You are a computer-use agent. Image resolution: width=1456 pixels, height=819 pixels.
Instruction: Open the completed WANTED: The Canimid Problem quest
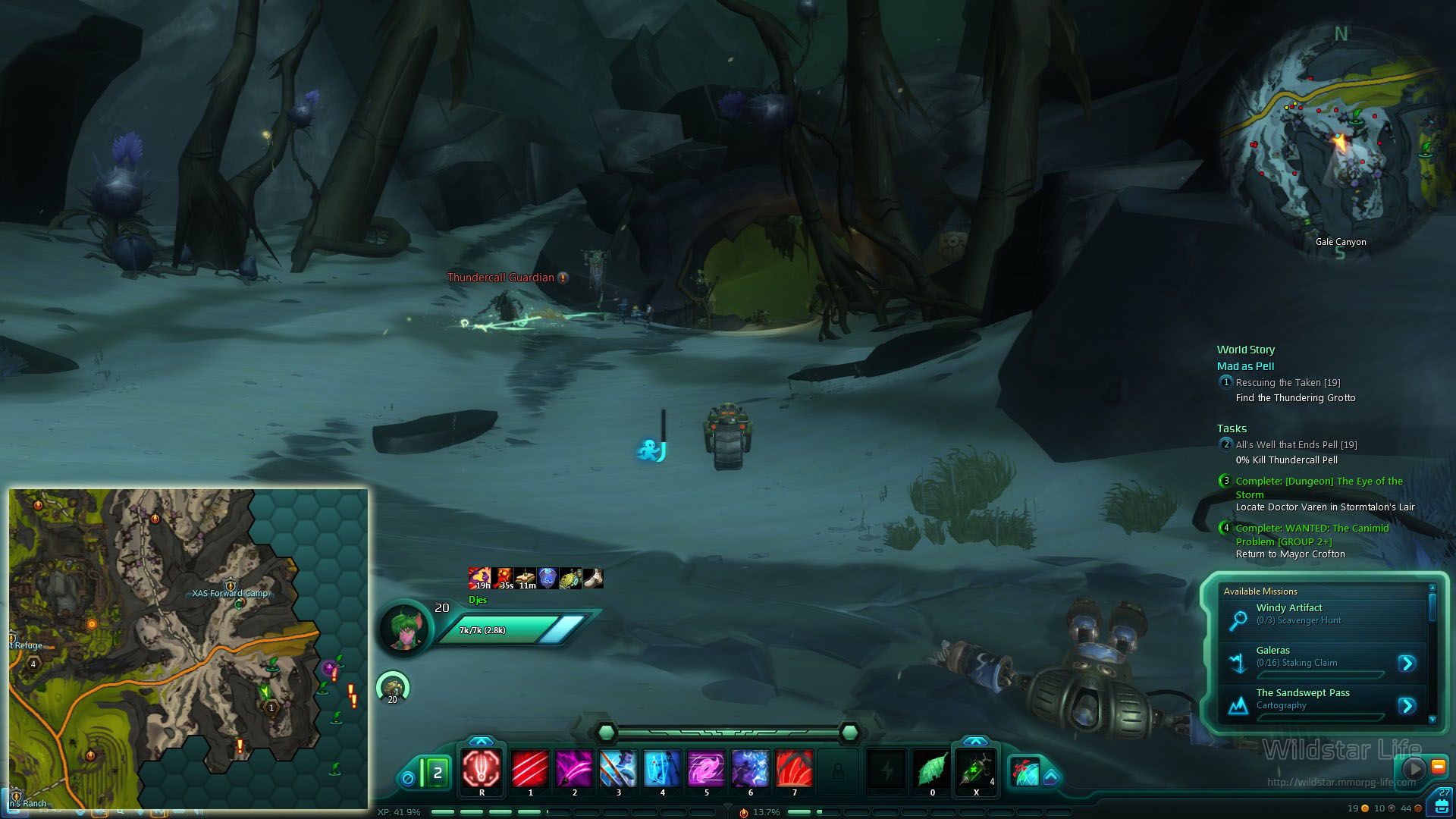point(1312,535)
